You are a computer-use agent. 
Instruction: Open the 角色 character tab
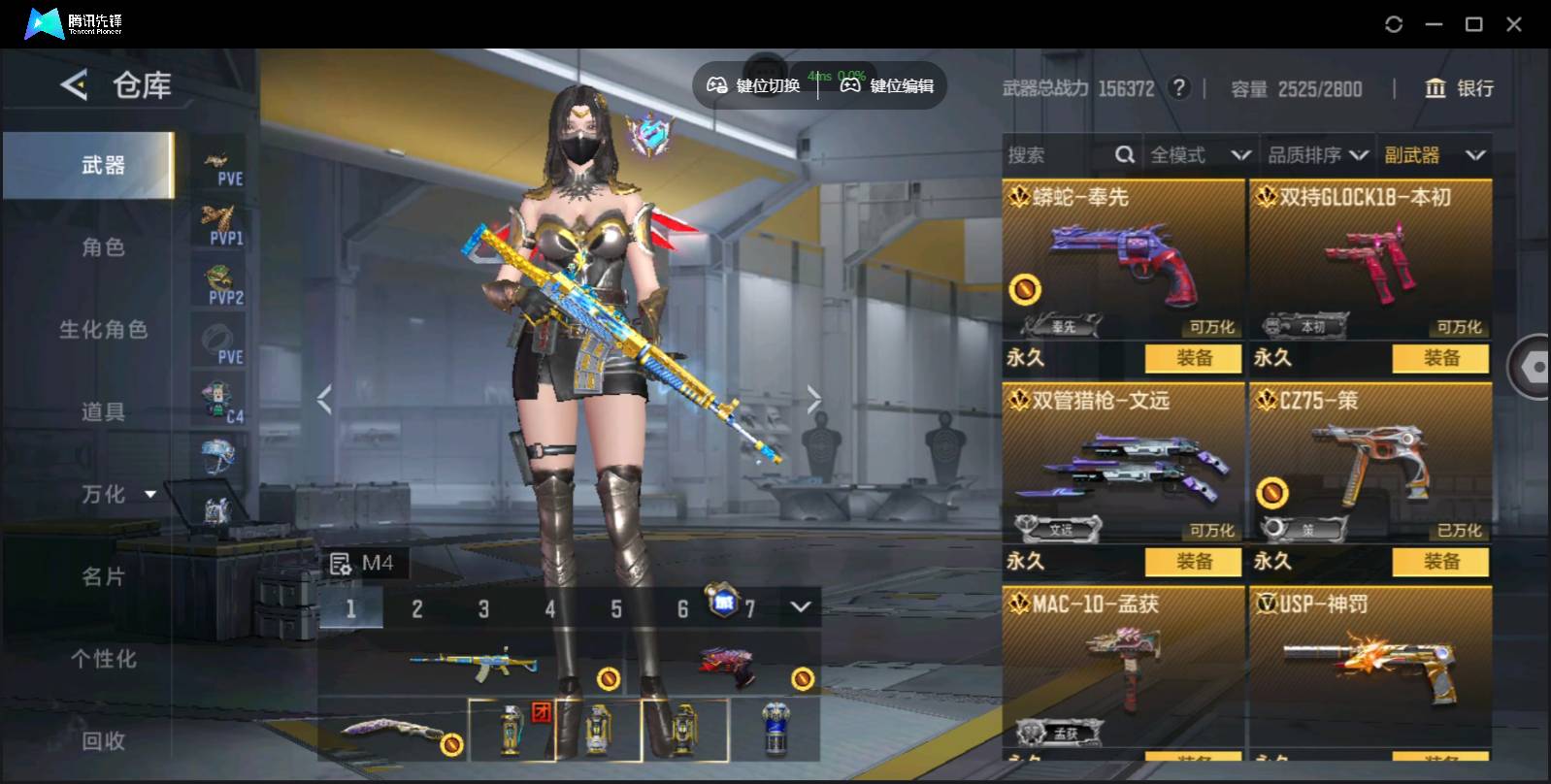[x=102, y=247]
